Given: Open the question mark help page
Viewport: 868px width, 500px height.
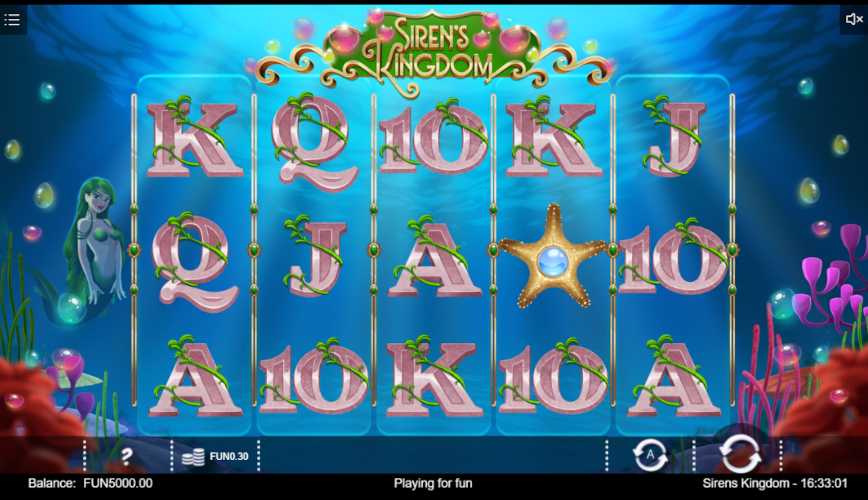Looking at the screenshot, I should [127, 456].
